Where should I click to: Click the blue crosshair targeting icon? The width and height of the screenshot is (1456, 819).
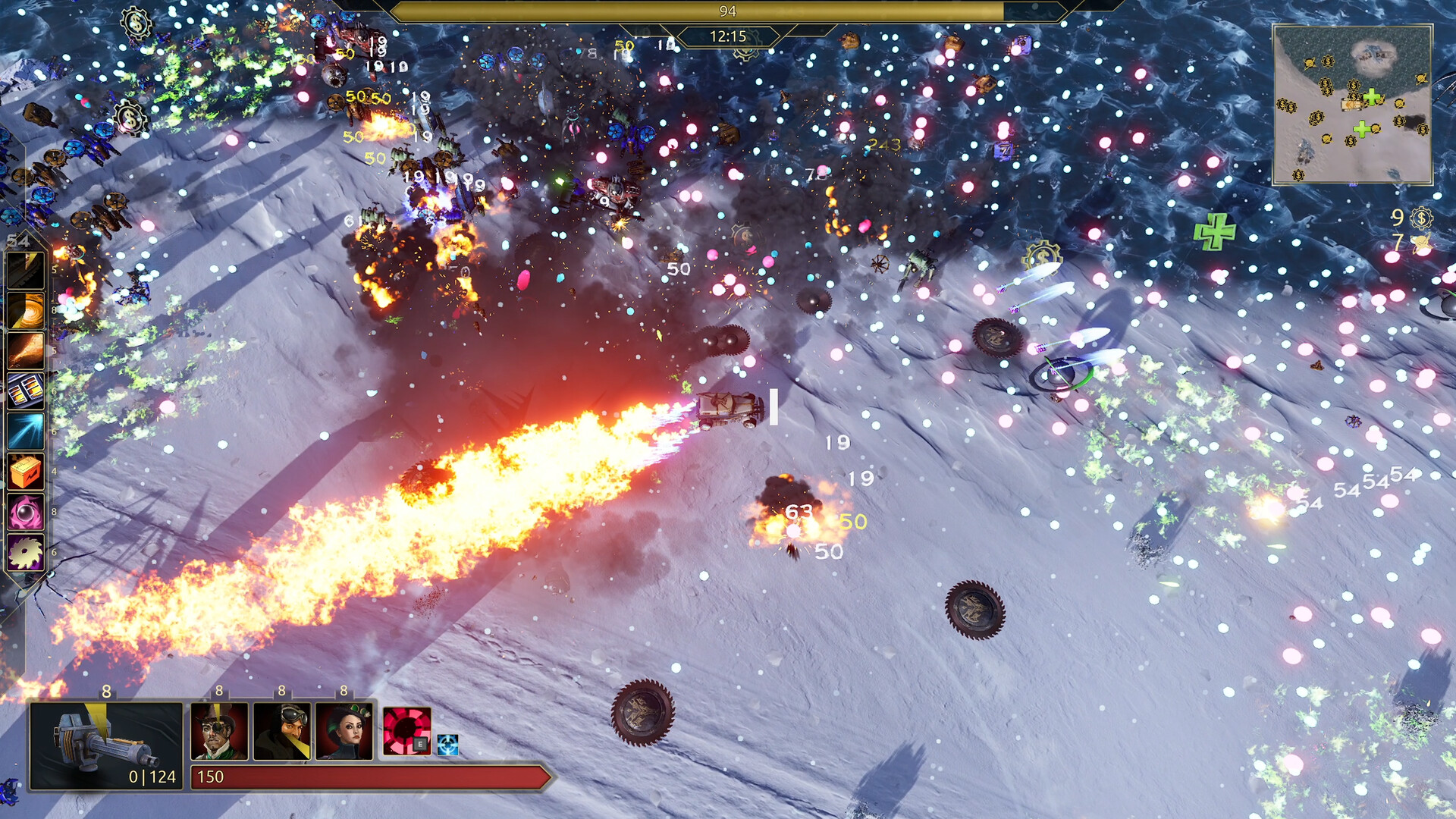(447, 745)
